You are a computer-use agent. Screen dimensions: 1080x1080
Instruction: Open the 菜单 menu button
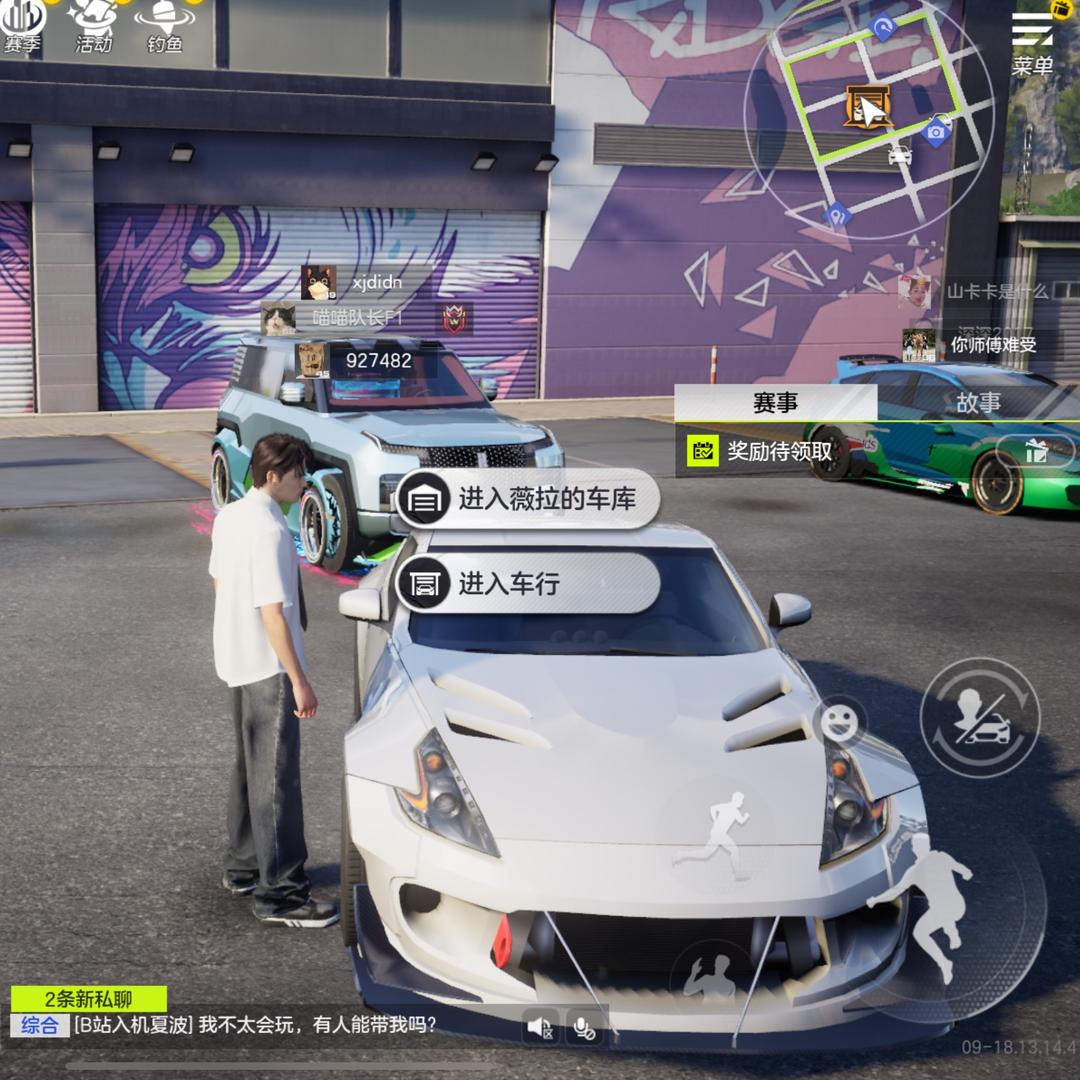pos(1032,43)
